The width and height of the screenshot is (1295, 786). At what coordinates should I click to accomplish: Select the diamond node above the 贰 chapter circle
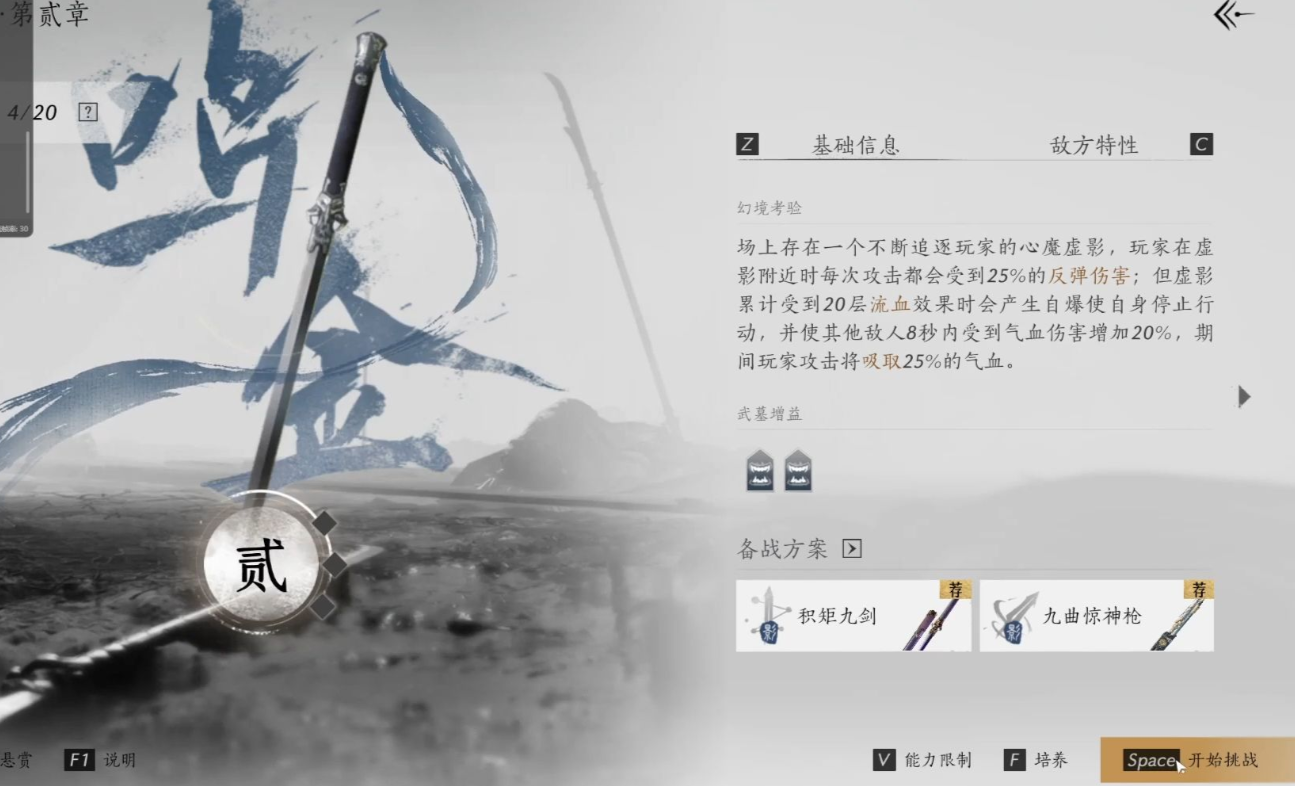325,521
